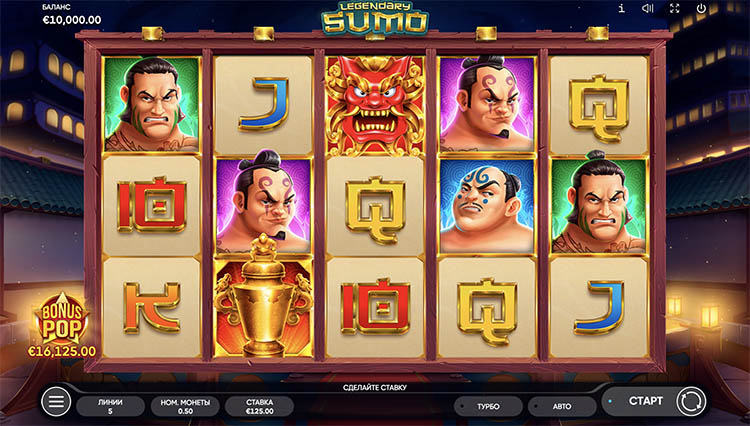Switch to fullscreen mode
The image size is (750, 426).
click(674, 9)
